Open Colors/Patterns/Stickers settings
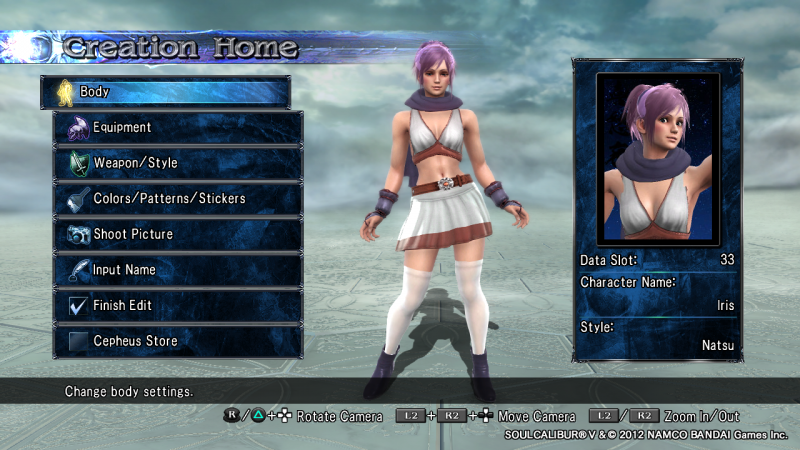The width and height of the screenshot is (800, 450). (x=178, y=198)
